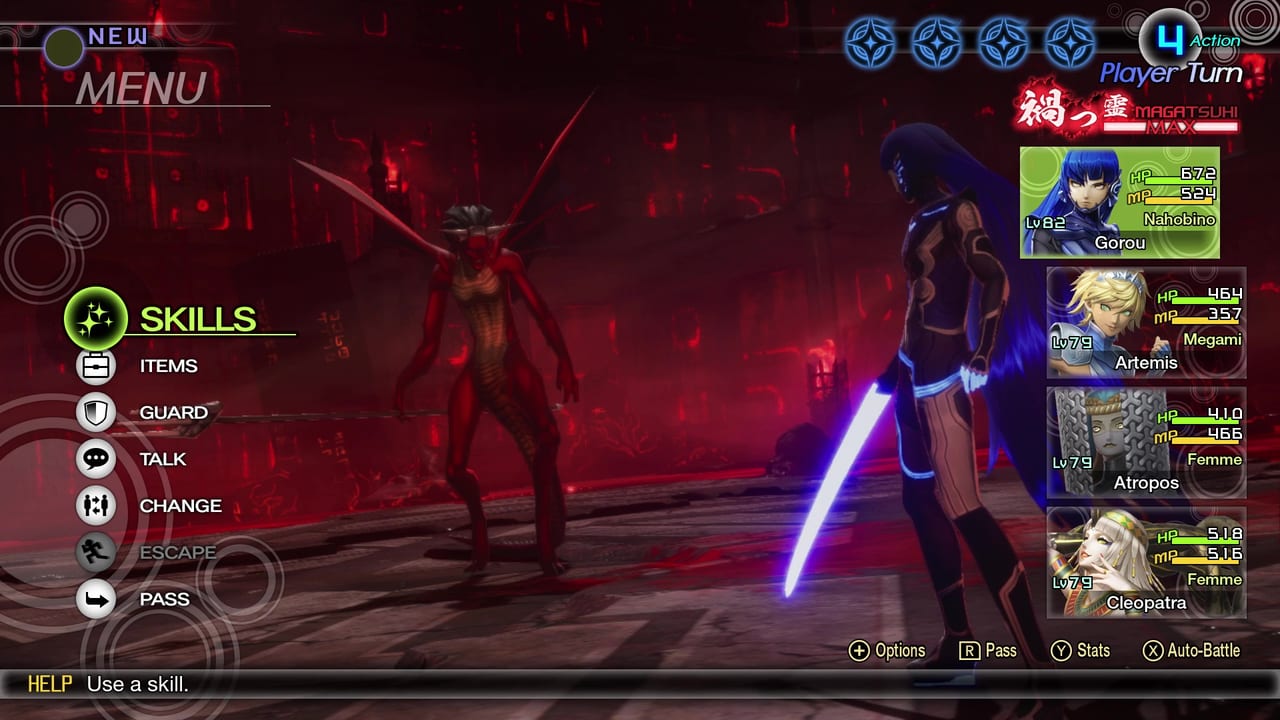Image resolution: width=1280 pixels, height=720 pixels.
Task: Select the Skills sparkle icon
Action: point(95,320)
